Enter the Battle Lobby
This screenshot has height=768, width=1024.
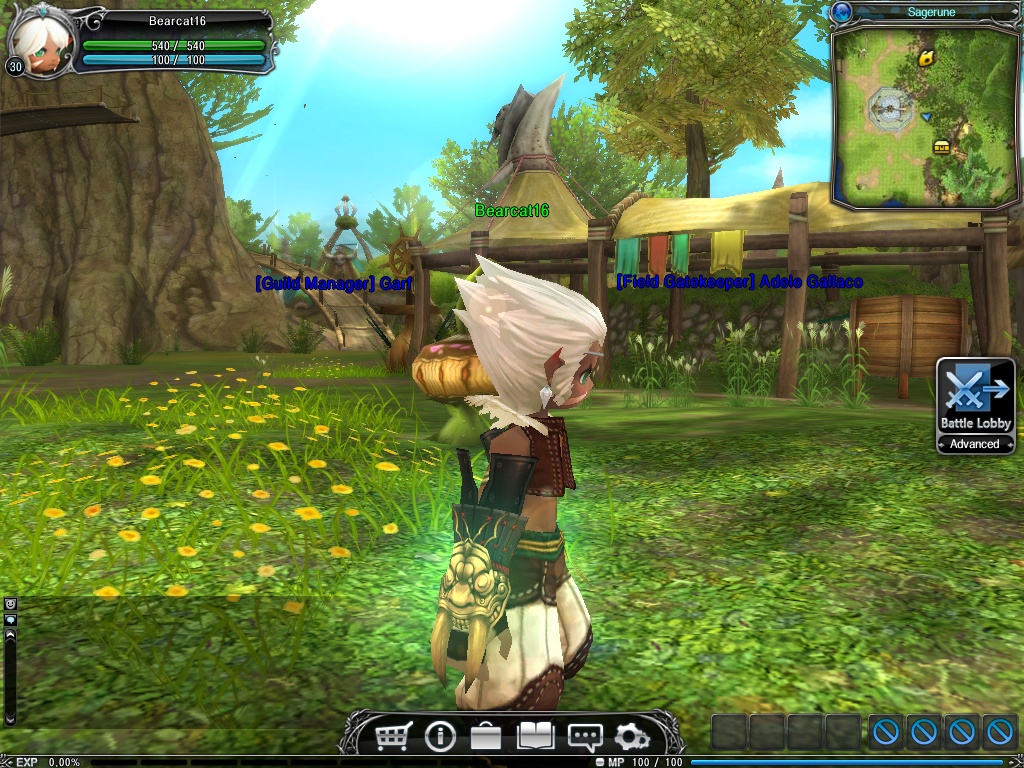pos(975,396)
